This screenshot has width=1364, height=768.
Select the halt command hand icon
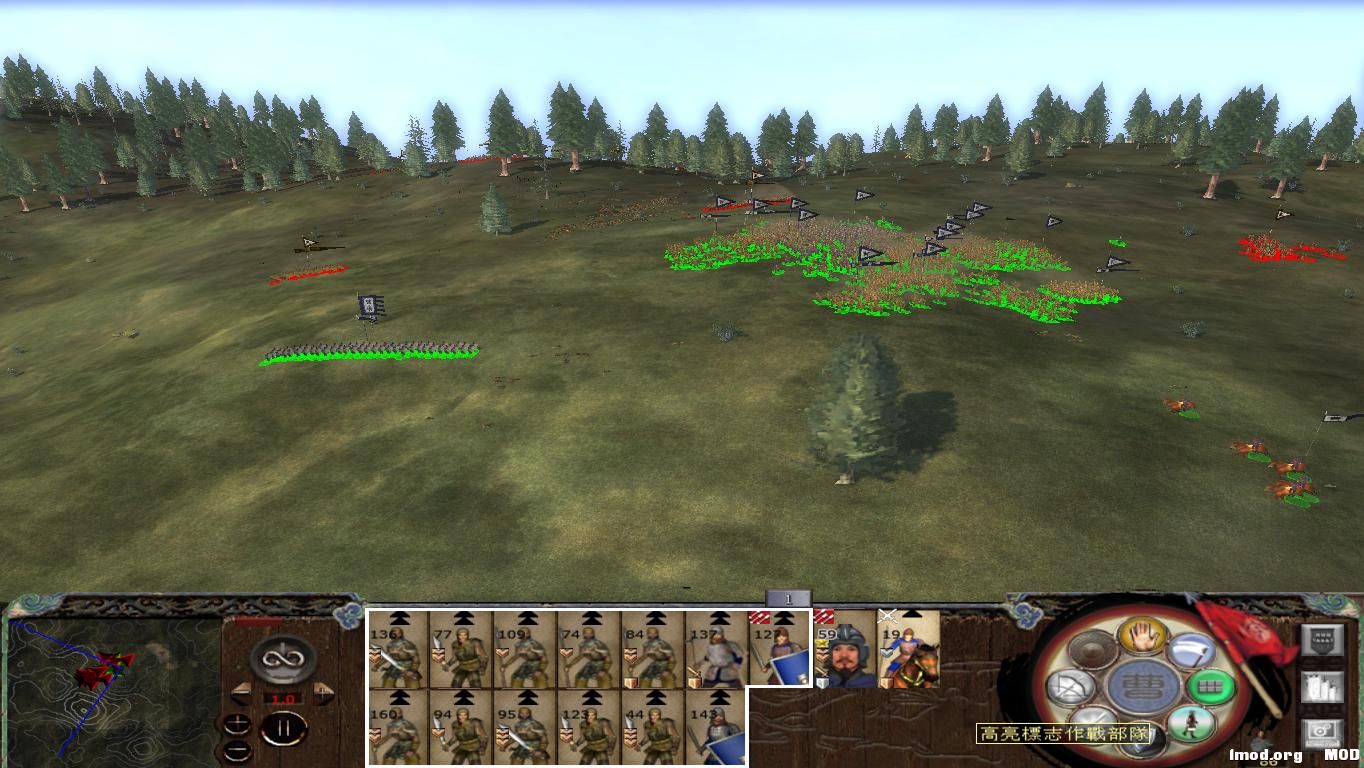pyautogui.click(x=1141, y=636)
